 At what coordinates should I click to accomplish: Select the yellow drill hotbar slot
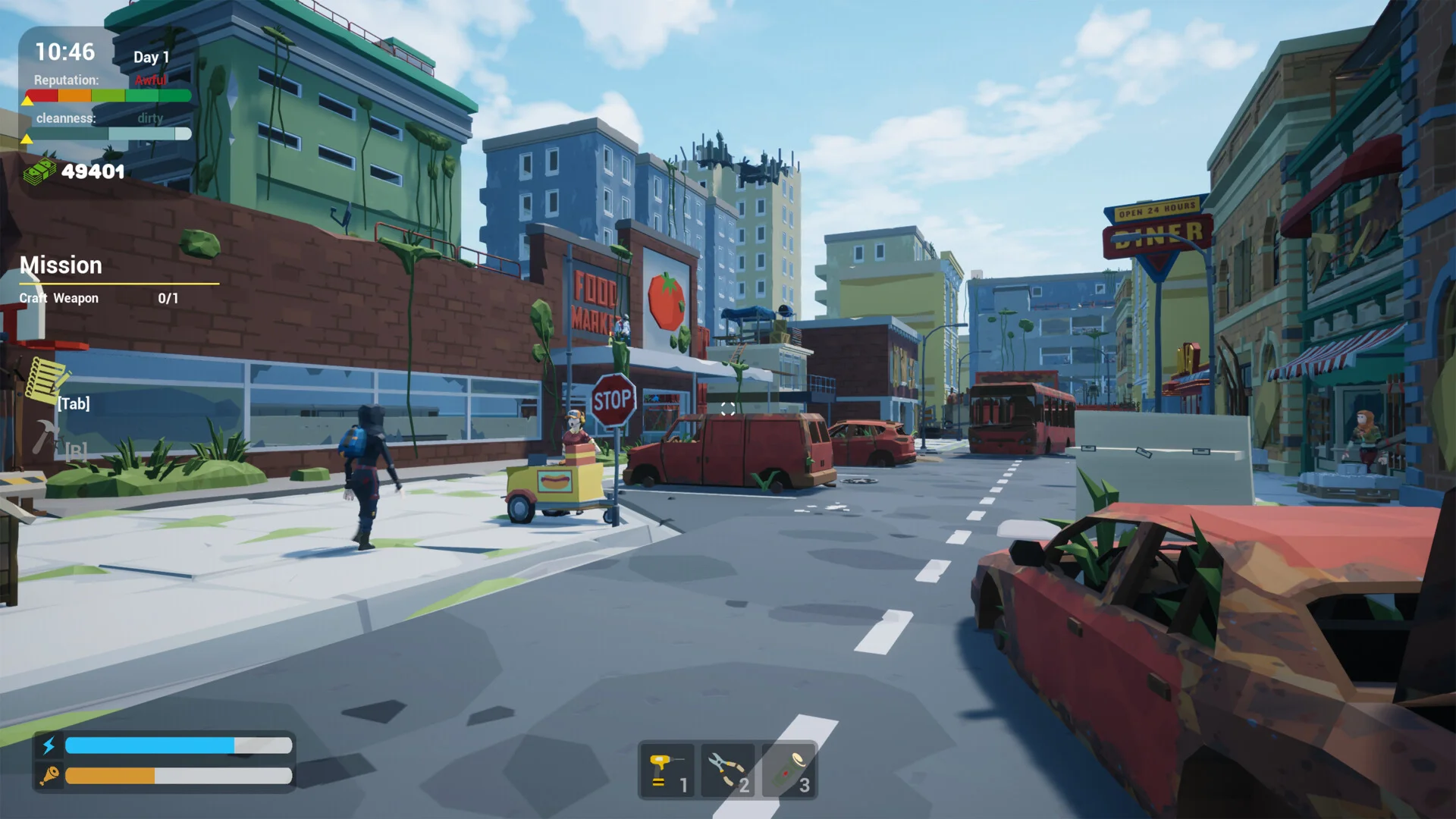(667, 770)
